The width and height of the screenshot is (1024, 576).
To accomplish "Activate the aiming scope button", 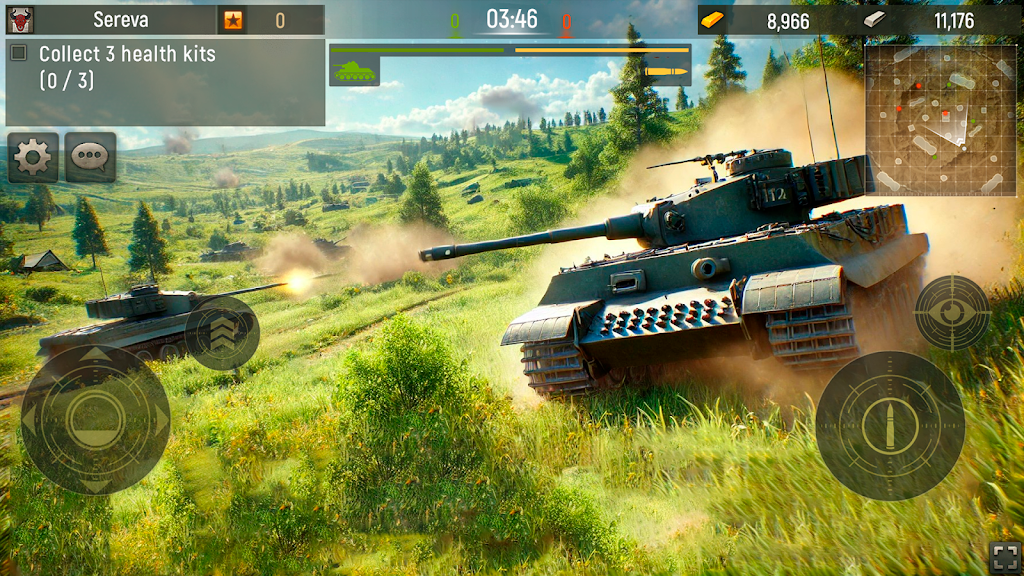I will tap(952, 312).
